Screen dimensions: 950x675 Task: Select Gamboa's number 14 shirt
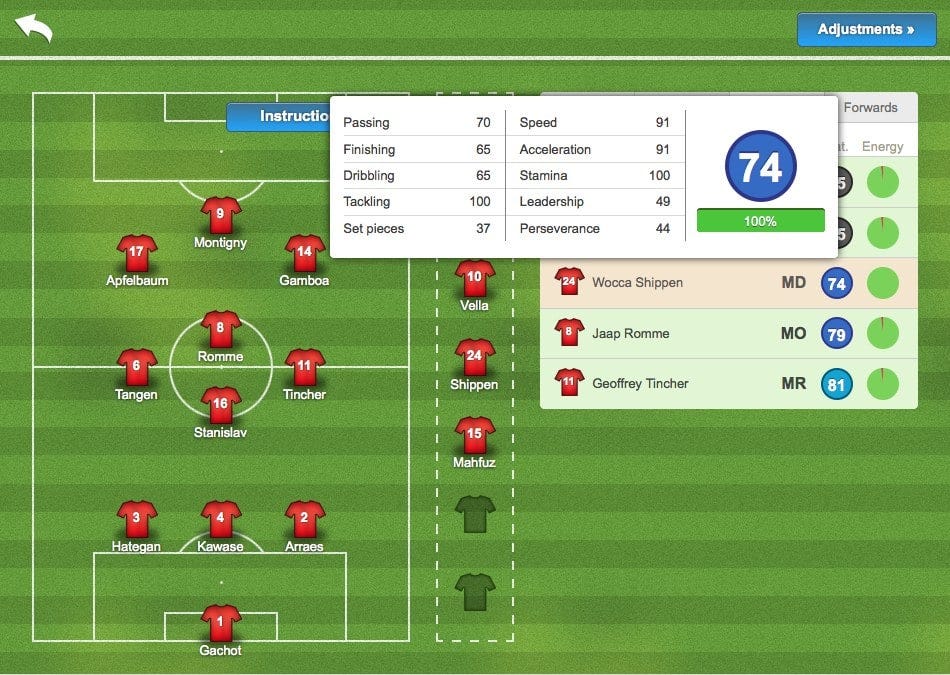(x=304, y=253)
